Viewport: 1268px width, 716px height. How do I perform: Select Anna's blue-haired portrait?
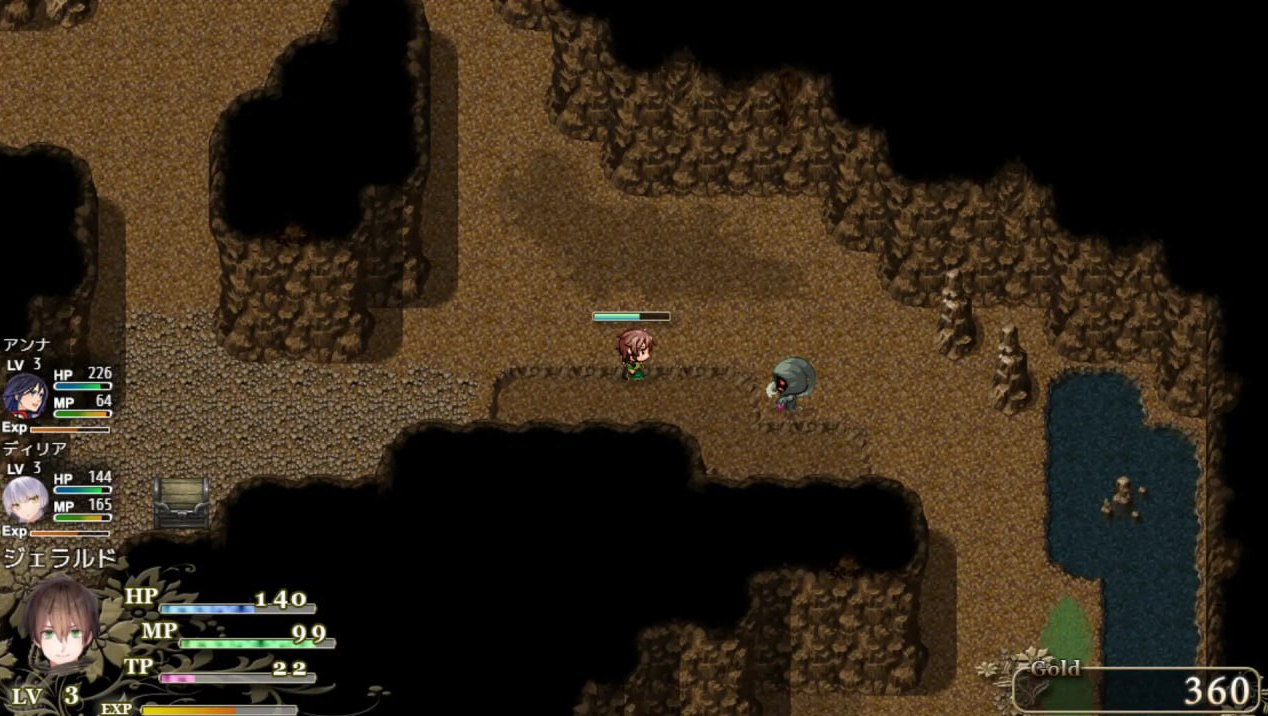tap(25, 395)
